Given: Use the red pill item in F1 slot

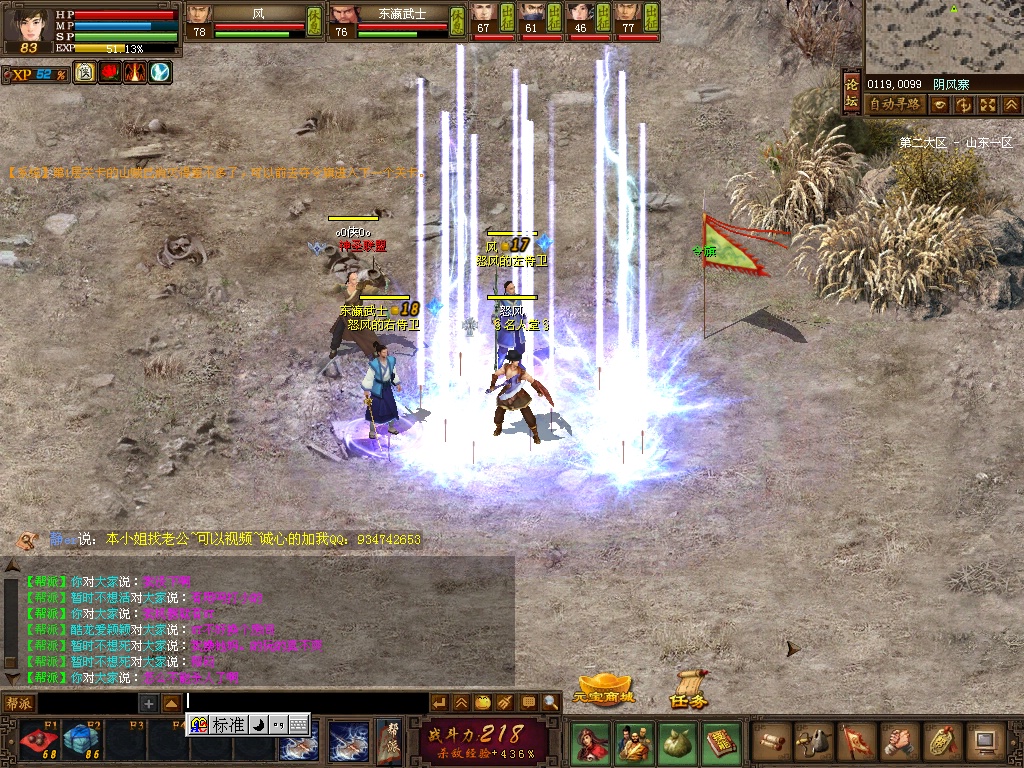Looking at the screenshot, I should point(38,741).
